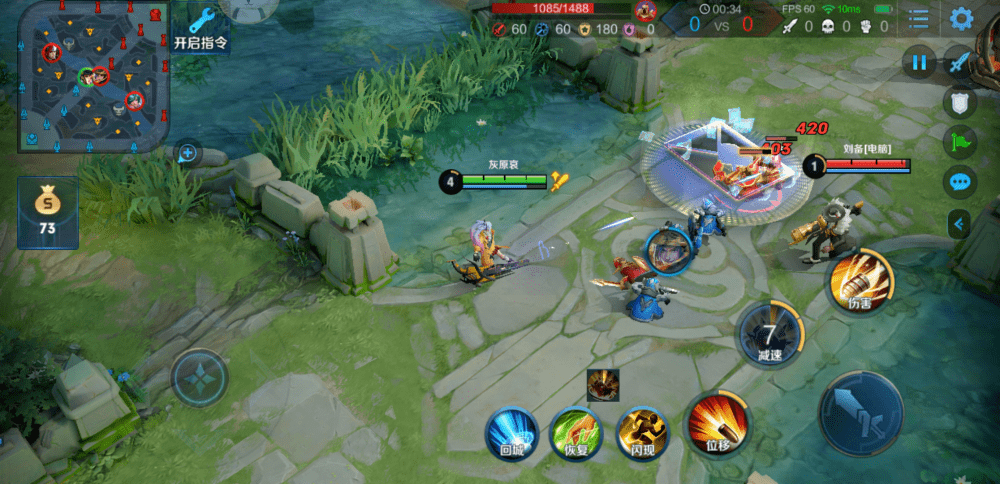The width and height of the screenshot is (1000, 484).
Task: Open the gold coin shop showing 73
Action: click(x=47, y=211)
